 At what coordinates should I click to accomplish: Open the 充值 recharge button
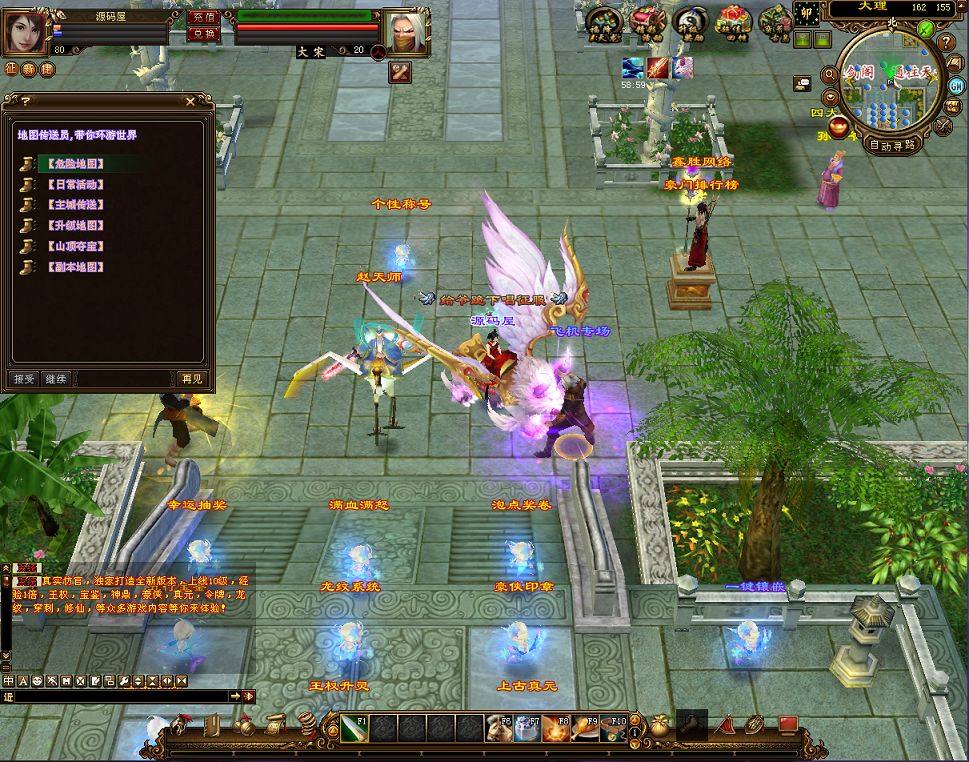[204, 17]
